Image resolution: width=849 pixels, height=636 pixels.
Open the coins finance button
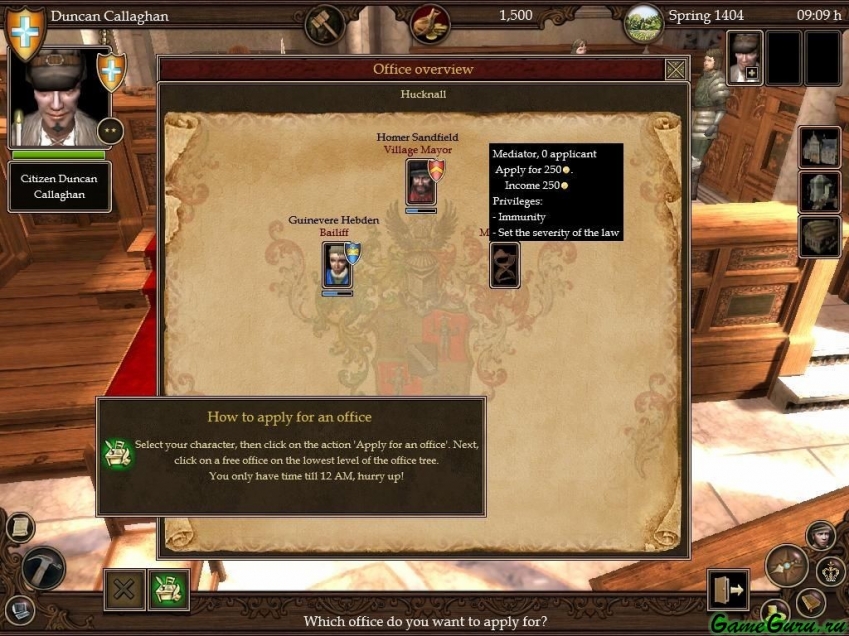click(x=429, y=22)
